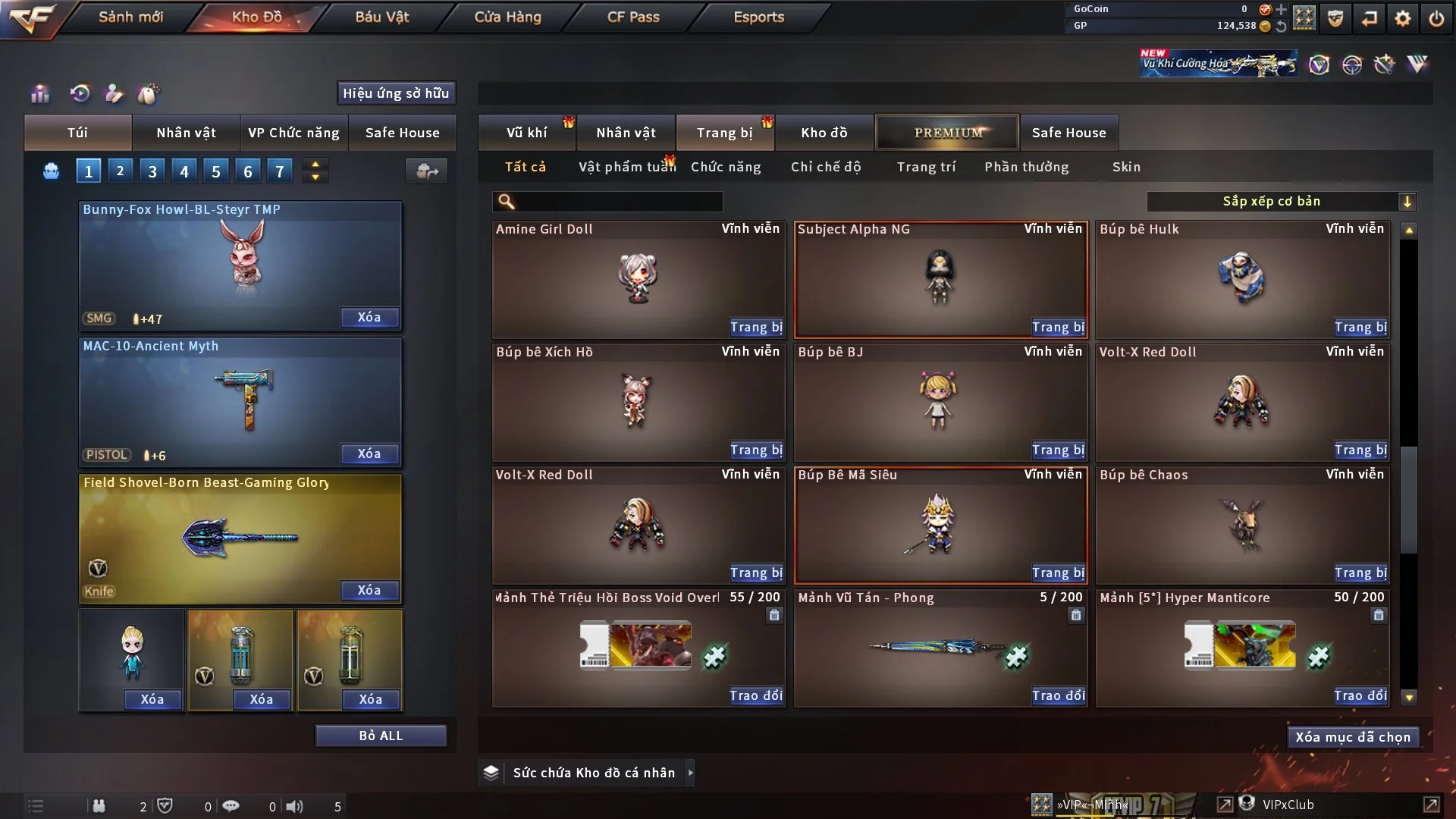Viewport: 1456px width, 819px height.
Task: Choose bag slot number 3
Action: click(152, 171)
